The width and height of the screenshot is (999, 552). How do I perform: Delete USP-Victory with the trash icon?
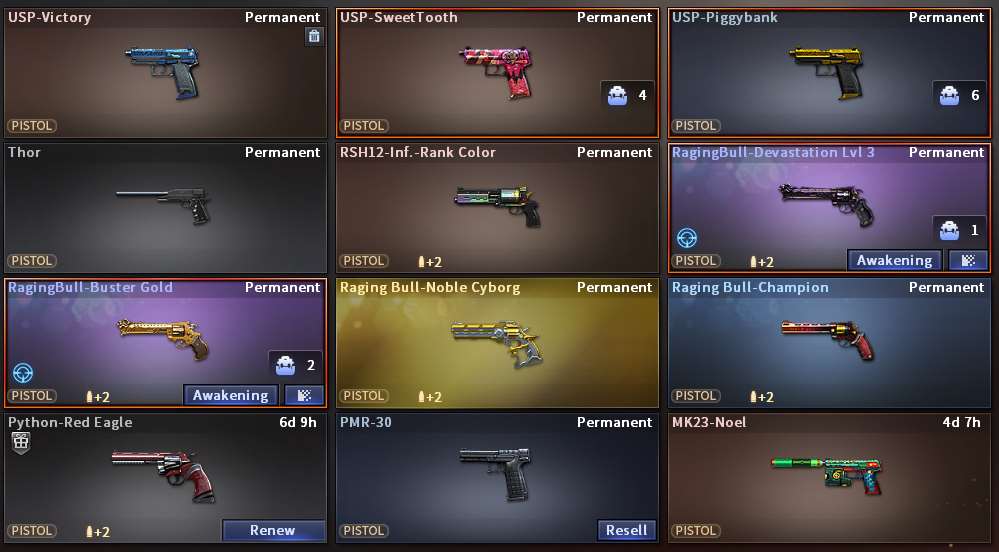[x=314, y=37]
